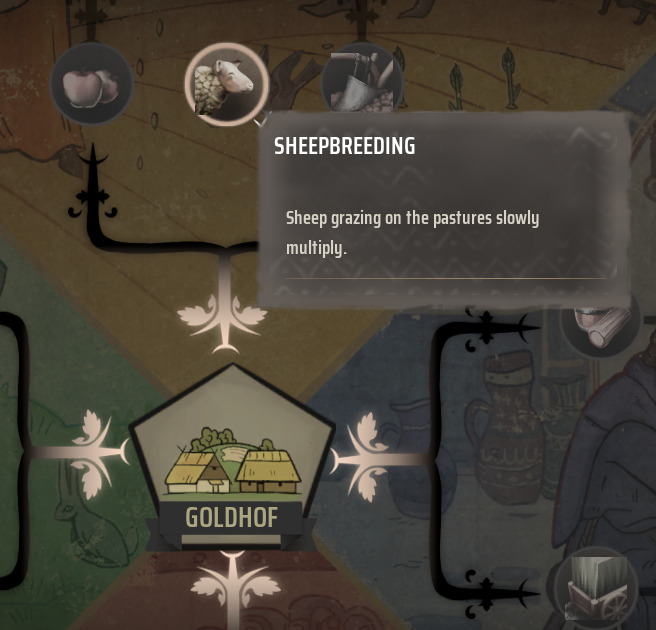Choose the heavy plow development node
Screen dimensions: 656x630
coord(362,82)
